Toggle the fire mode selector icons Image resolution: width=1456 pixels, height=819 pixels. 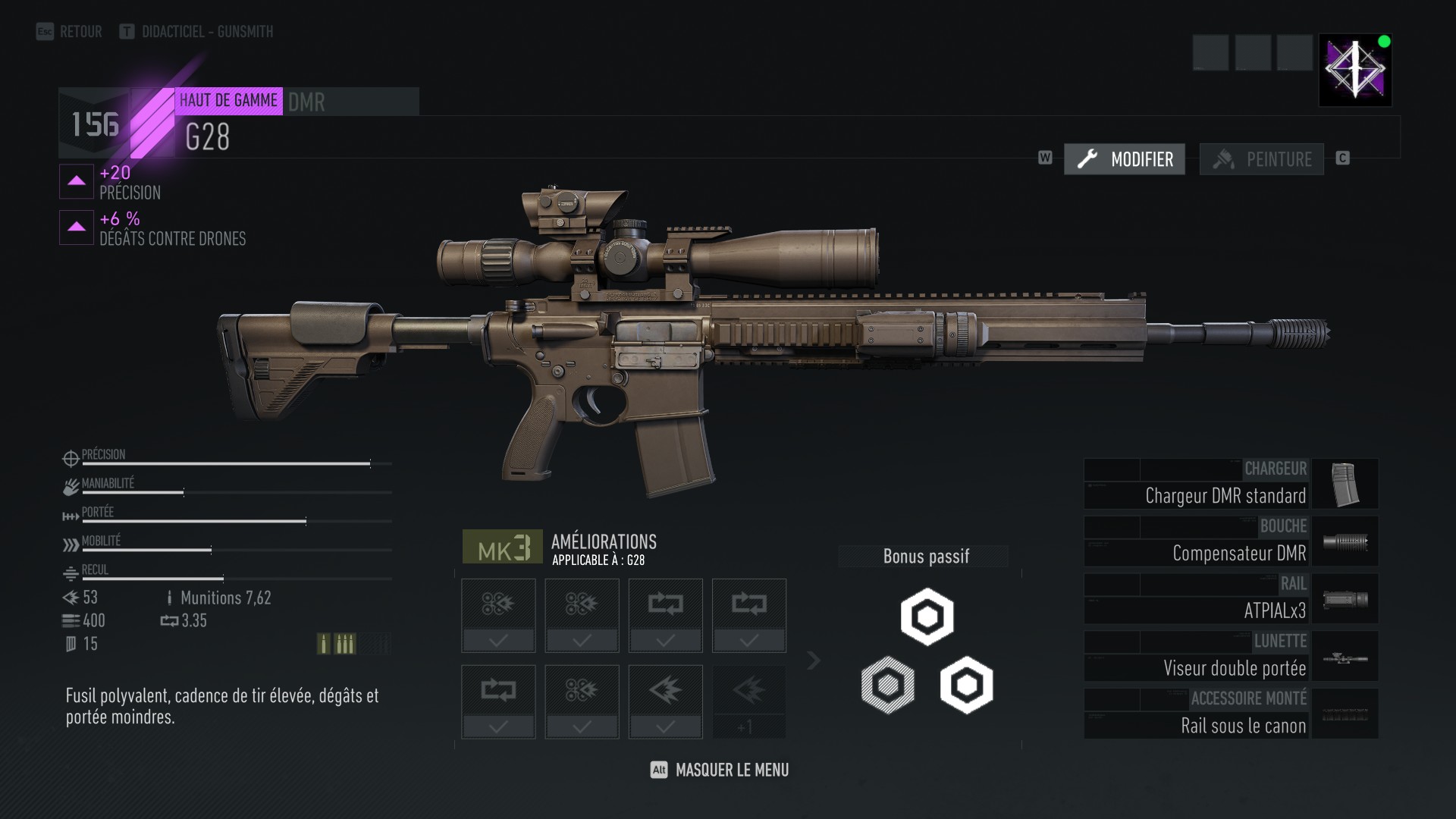pos(335,644)
